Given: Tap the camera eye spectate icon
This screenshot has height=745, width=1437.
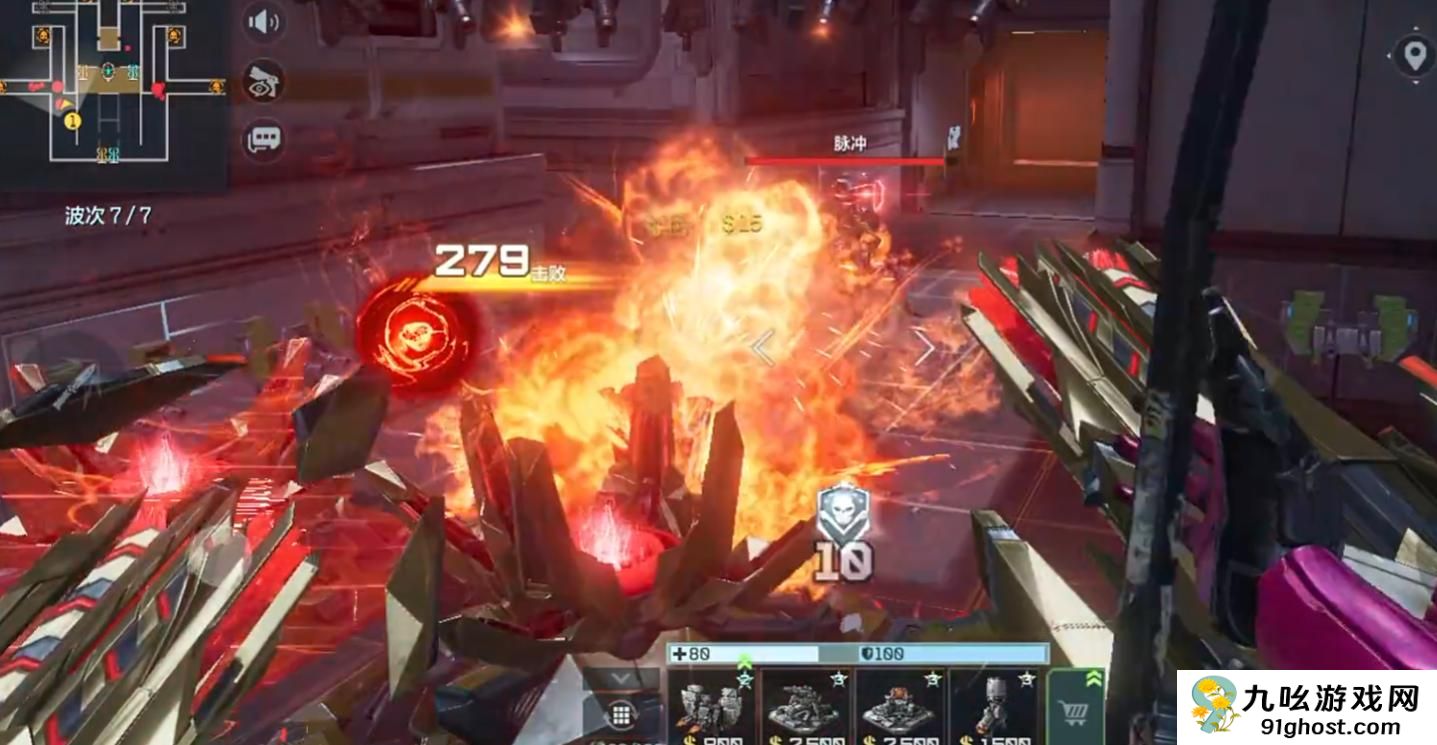Looking at the screenshot, I should click(265, 82).
